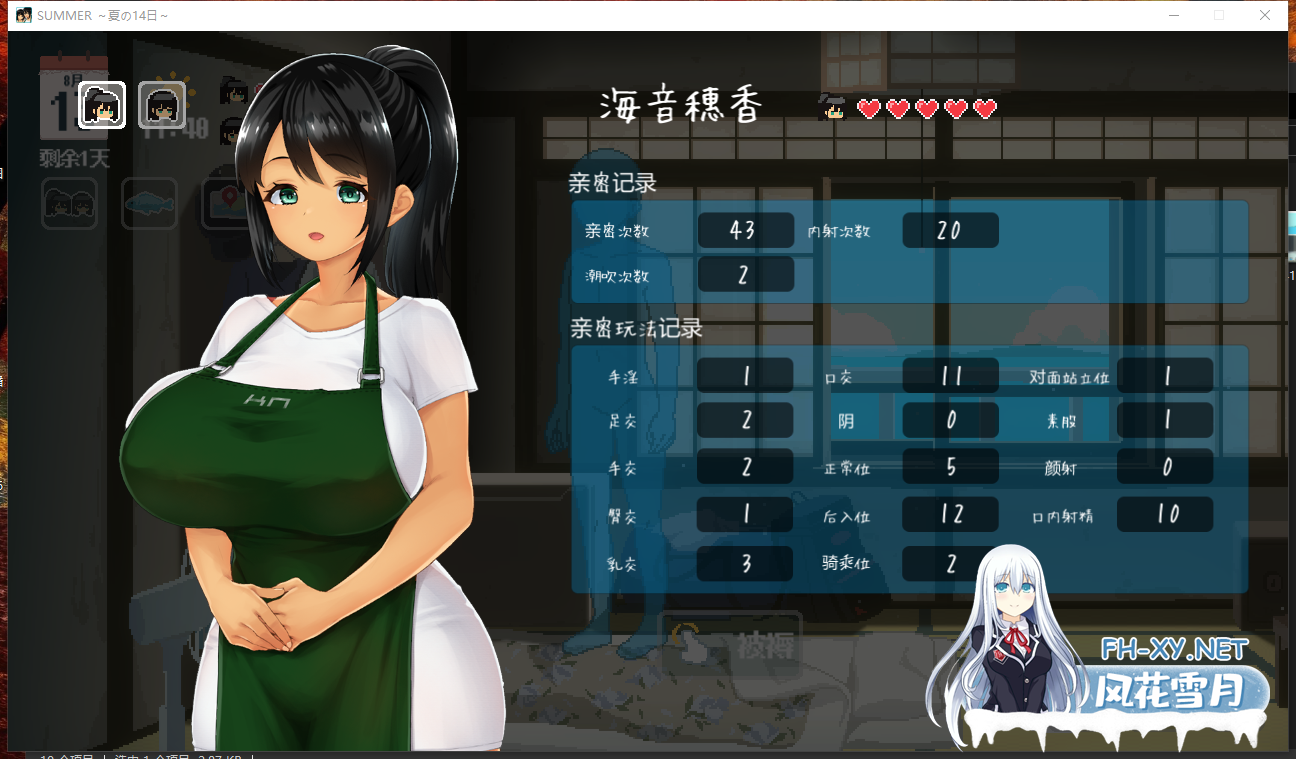Click the small portrait icon near the clock
1296x759 pixels.
click(236, 92)
